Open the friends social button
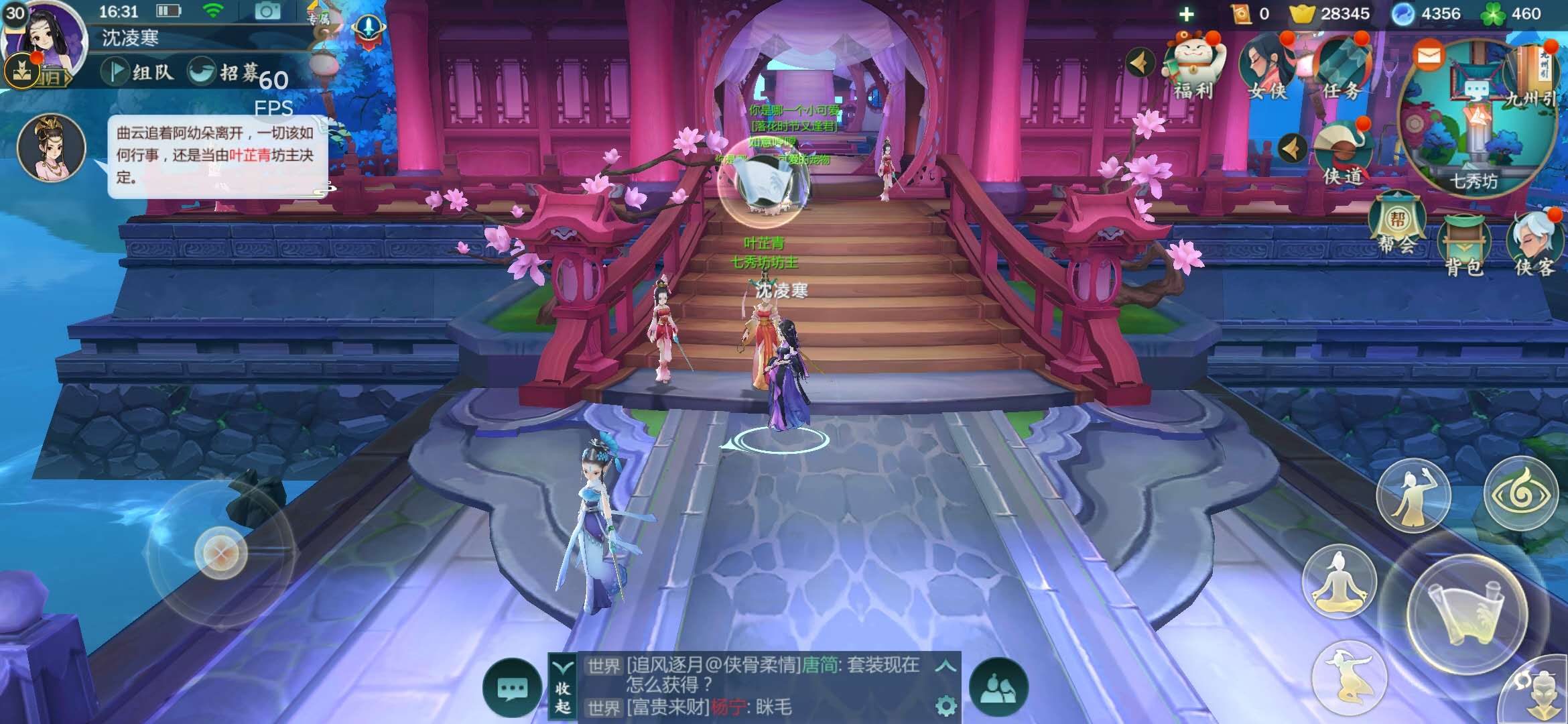Screen dimensions: 1568x724 point(998,688)
